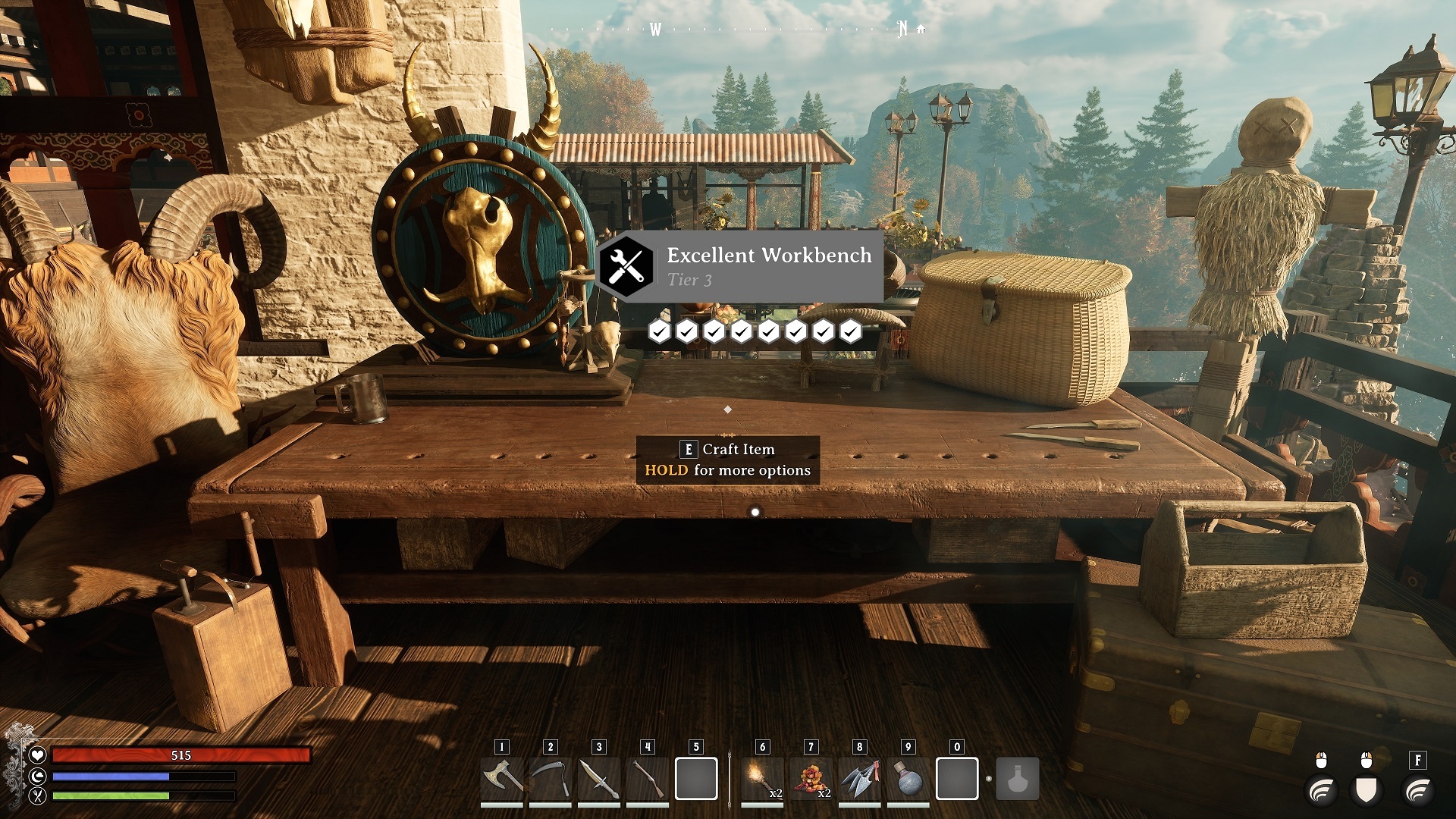Equip the sickle from the hotbar
1456x819 pixels.
(x=550, y=779)
